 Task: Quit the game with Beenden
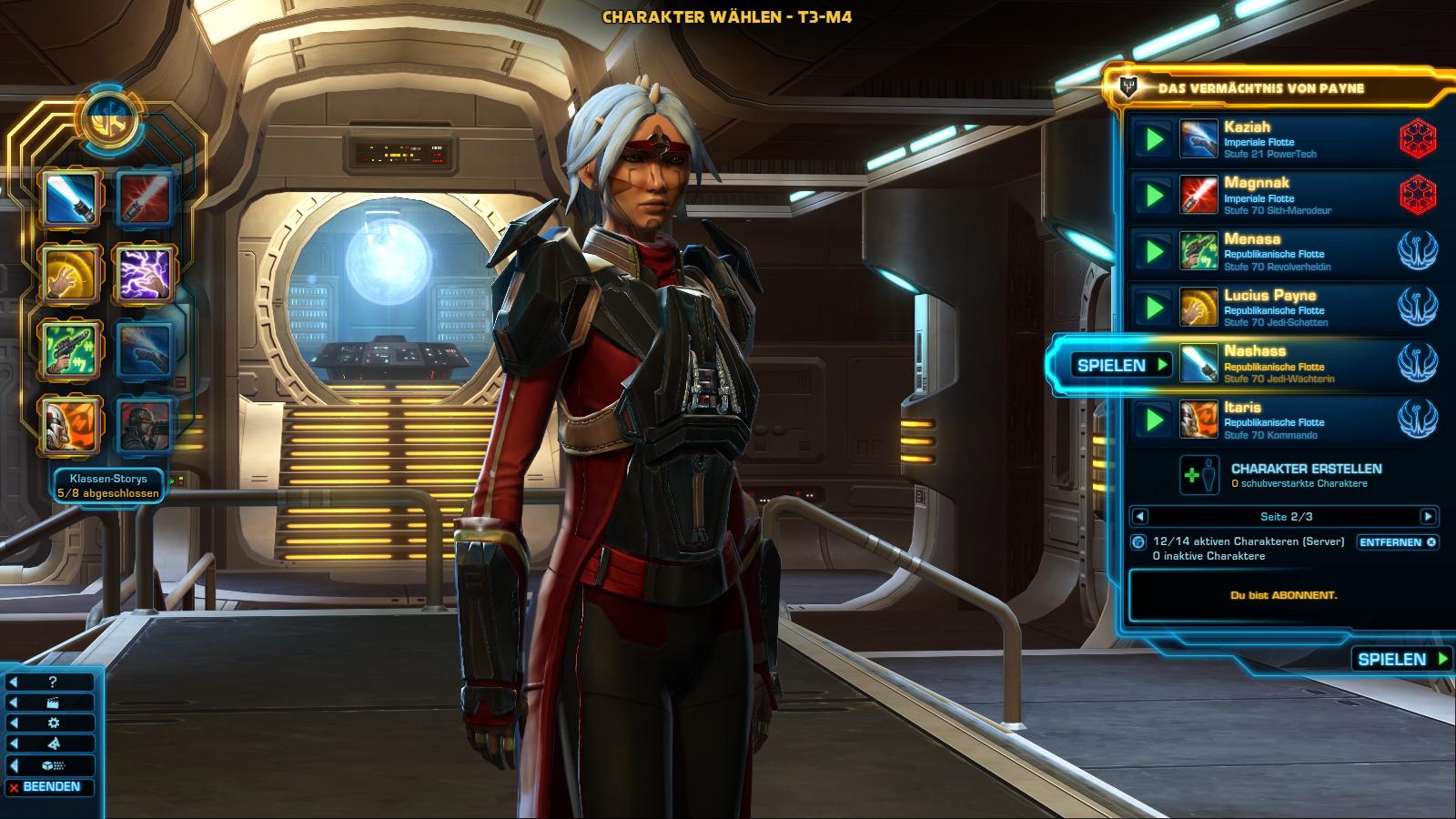click(51, 787)
